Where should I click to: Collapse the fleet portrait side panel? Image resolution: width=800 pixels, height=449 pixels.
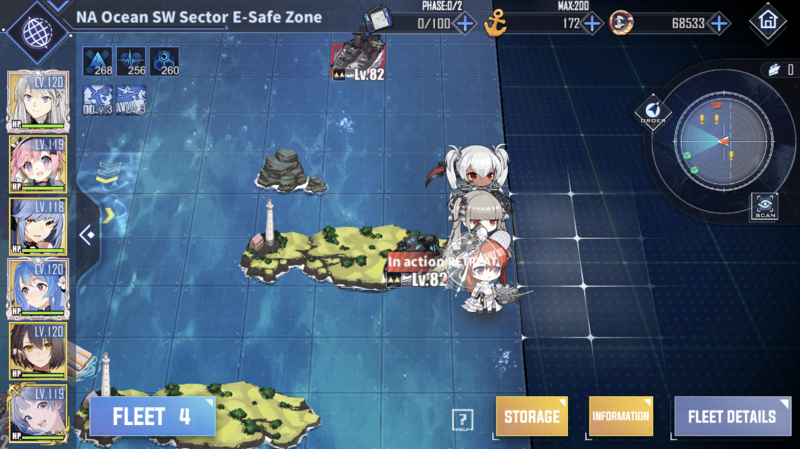(88, 235)
